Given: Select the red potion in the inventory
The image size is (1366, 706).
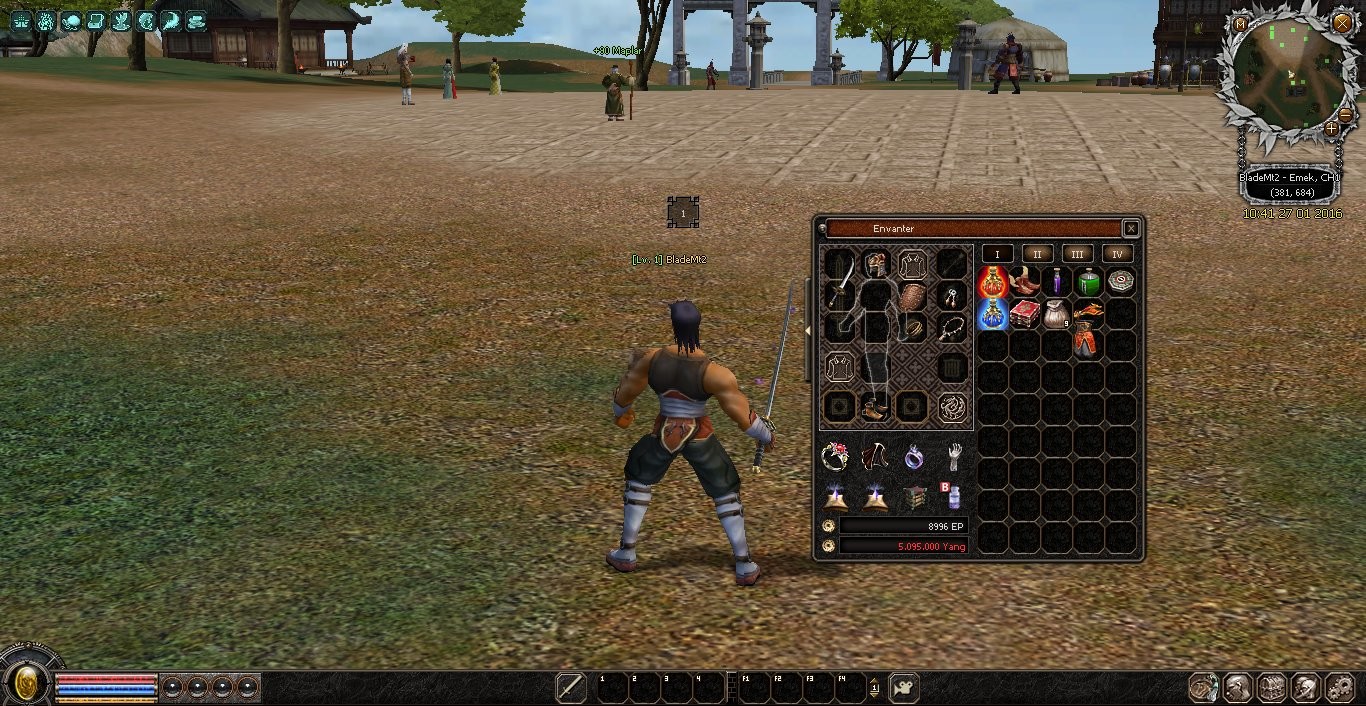Looking at the screenshot, I should [x=992, y=283].
